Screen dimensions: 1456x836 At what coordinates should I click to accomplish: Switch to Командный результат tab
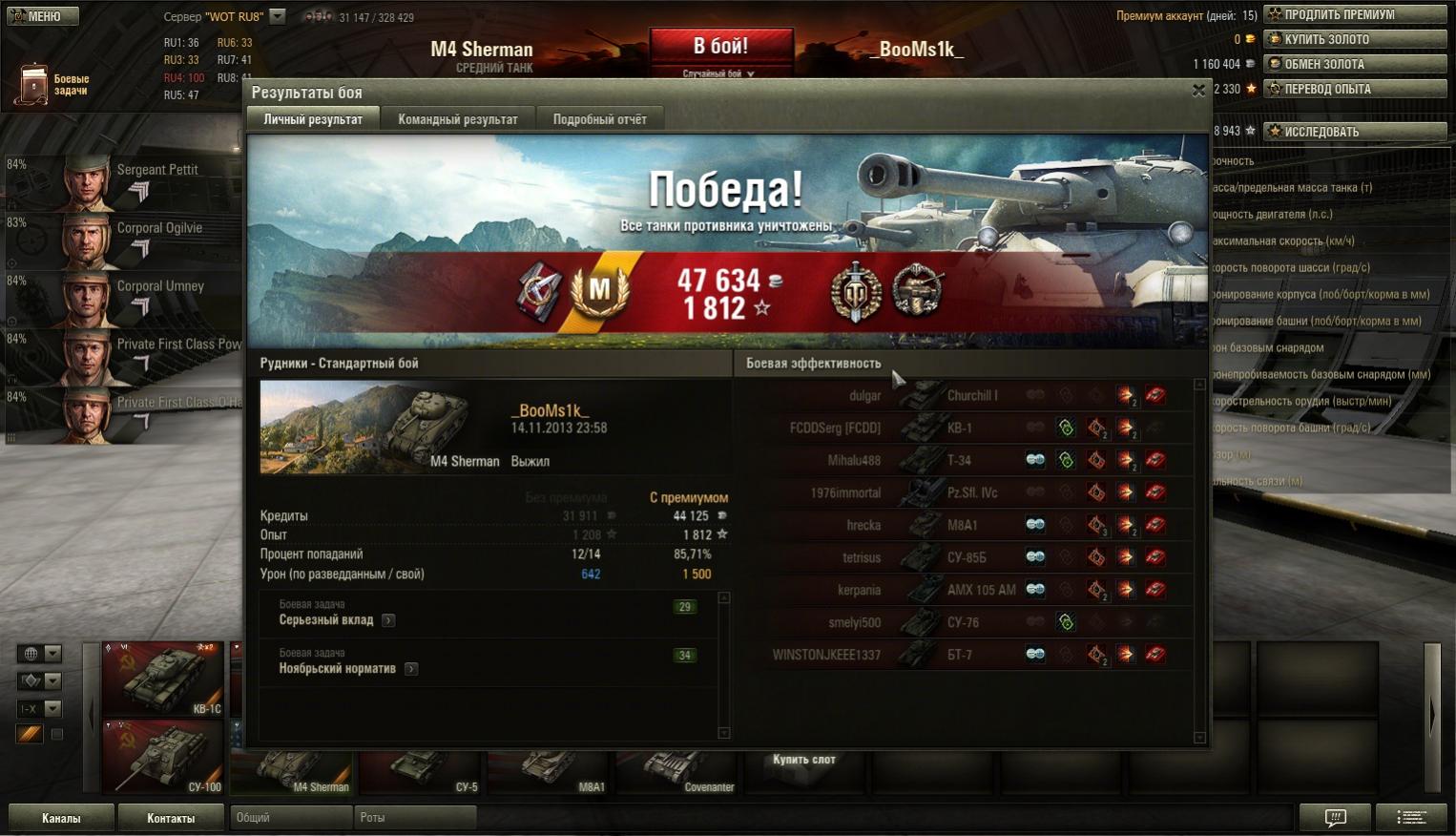pos(457,119)
